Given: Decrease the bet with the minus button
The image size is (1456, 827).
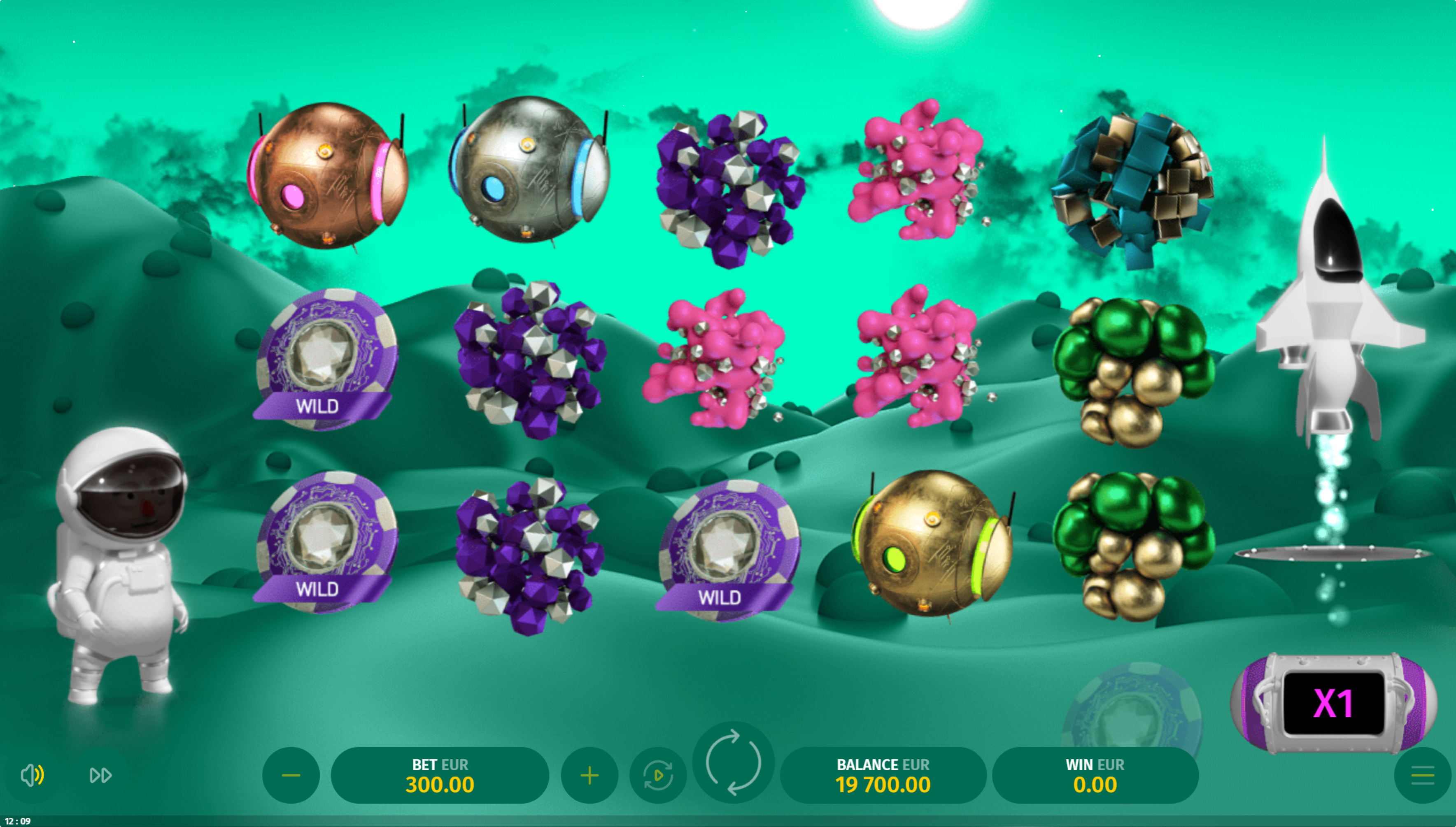Looking at the screenshot, I should click(x=291, y=775).
